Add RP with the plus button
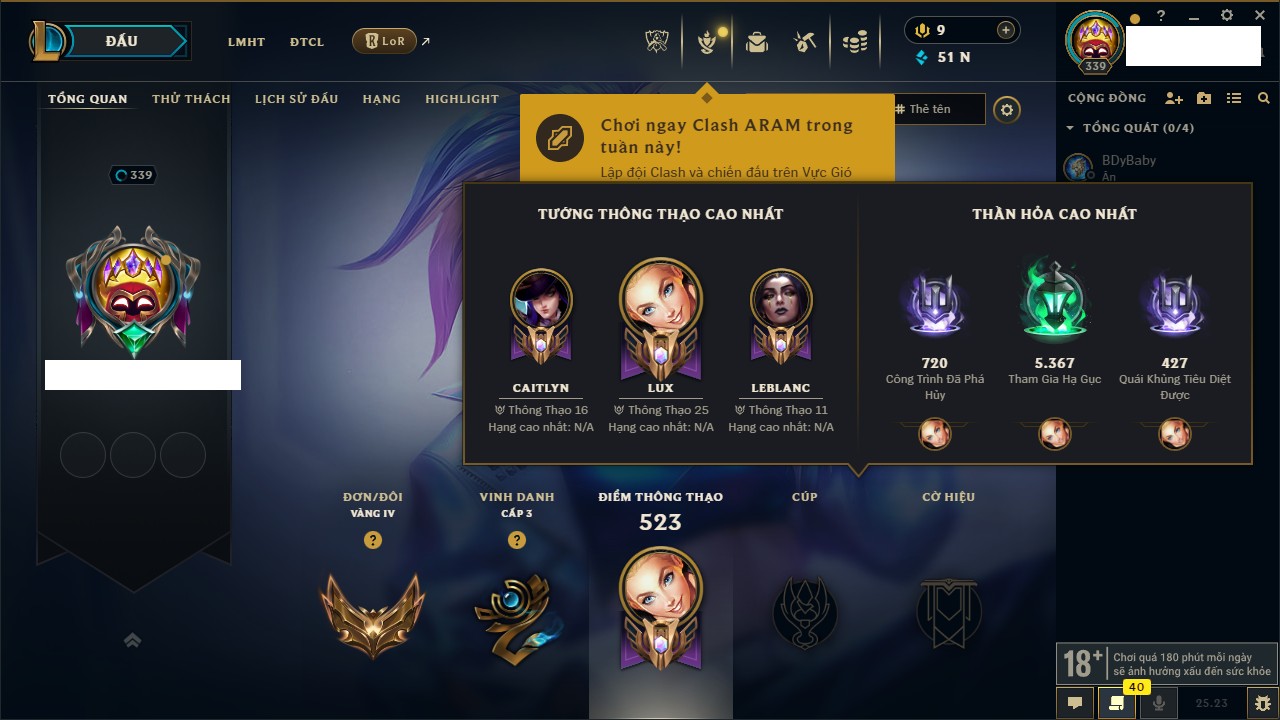Viewport: 1280px width, 720px height. [x=1005, y=30]
